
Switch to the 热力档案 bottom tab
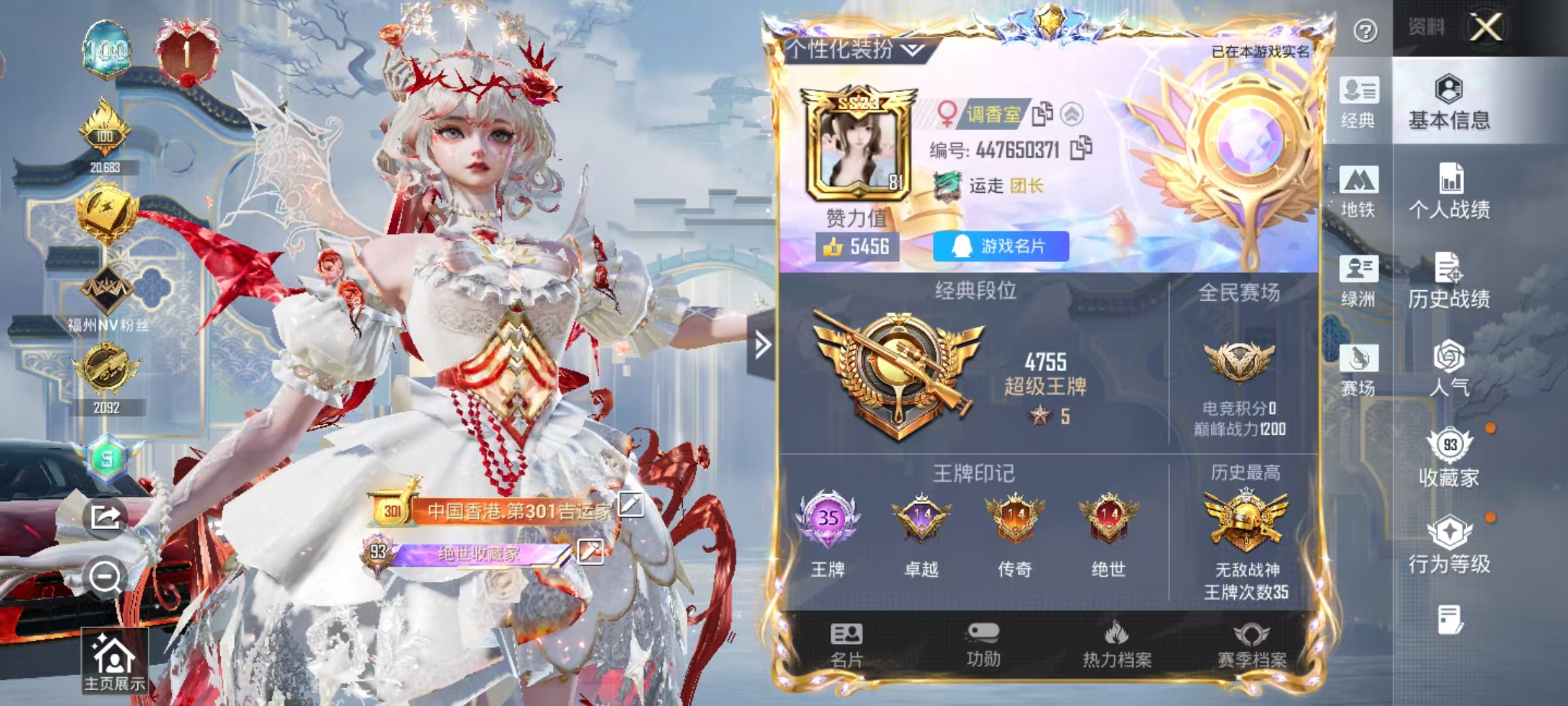tap(1117, 645)
